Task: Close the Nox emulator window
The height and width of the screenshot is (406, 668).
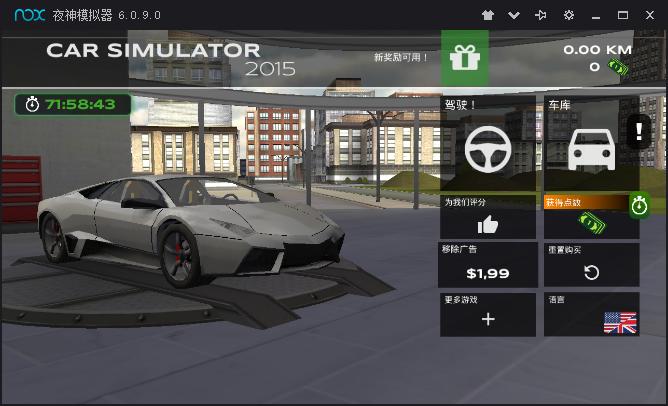Action: click(650, 15)
